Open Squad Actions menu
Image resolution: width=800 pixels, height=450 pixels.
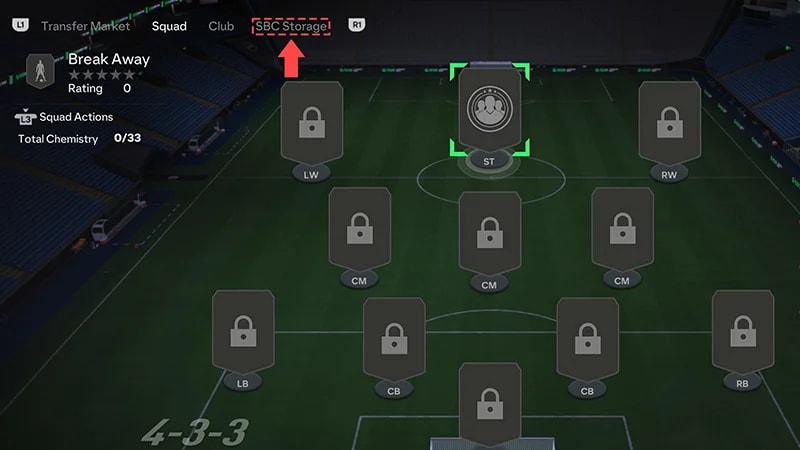[x=70, y=117]
